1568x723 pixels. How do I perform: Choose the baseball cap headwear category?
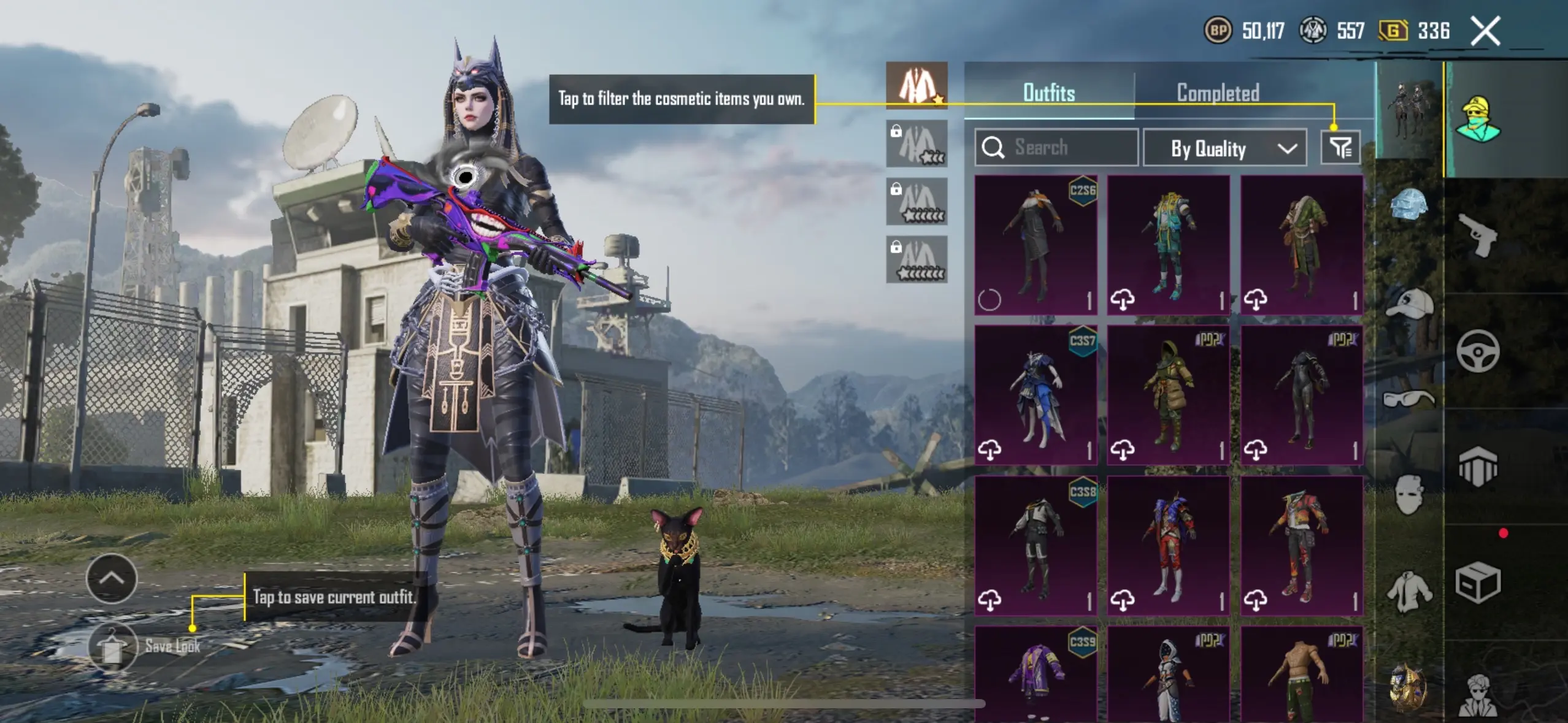point(1410,304)
